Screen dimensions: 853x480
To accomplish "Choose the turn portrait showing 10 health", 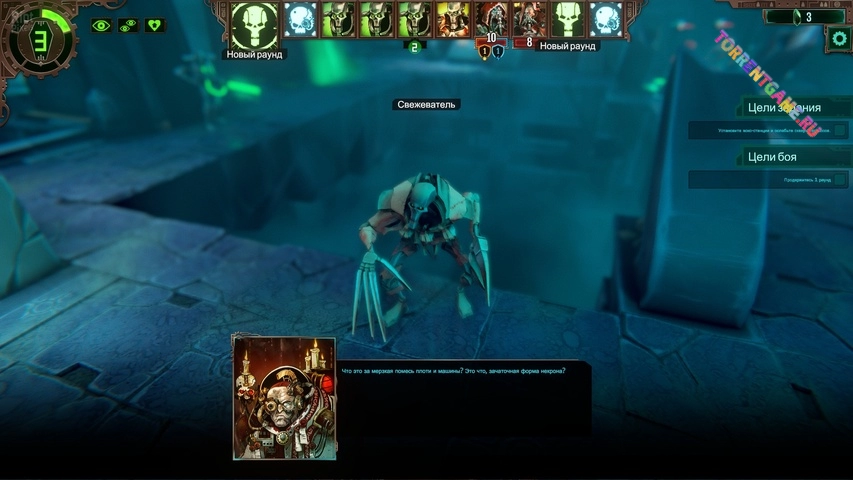I will [x=491, y=19].
